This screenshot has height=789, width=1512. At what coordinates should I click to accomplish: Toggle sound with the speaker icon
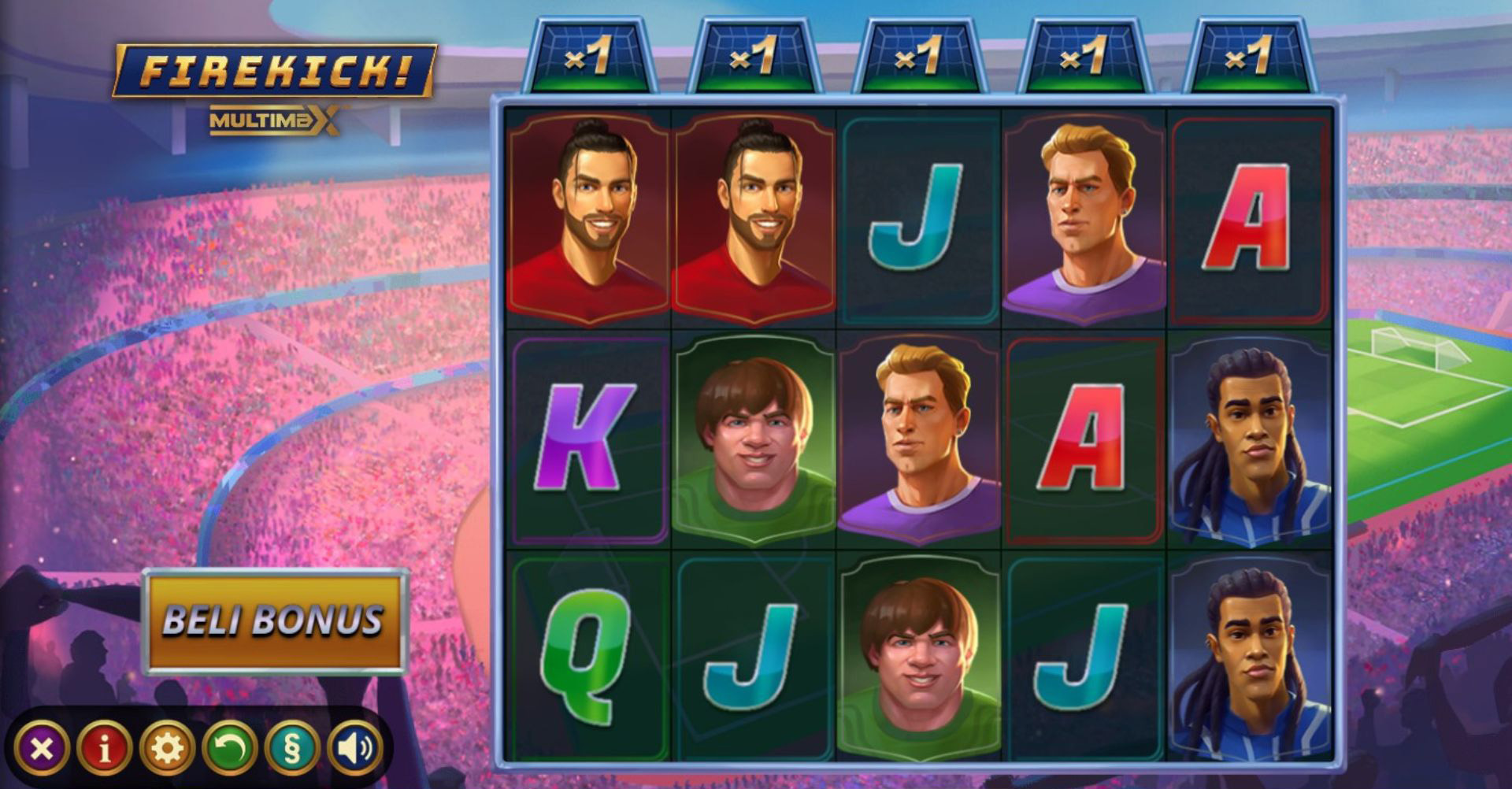354,748
